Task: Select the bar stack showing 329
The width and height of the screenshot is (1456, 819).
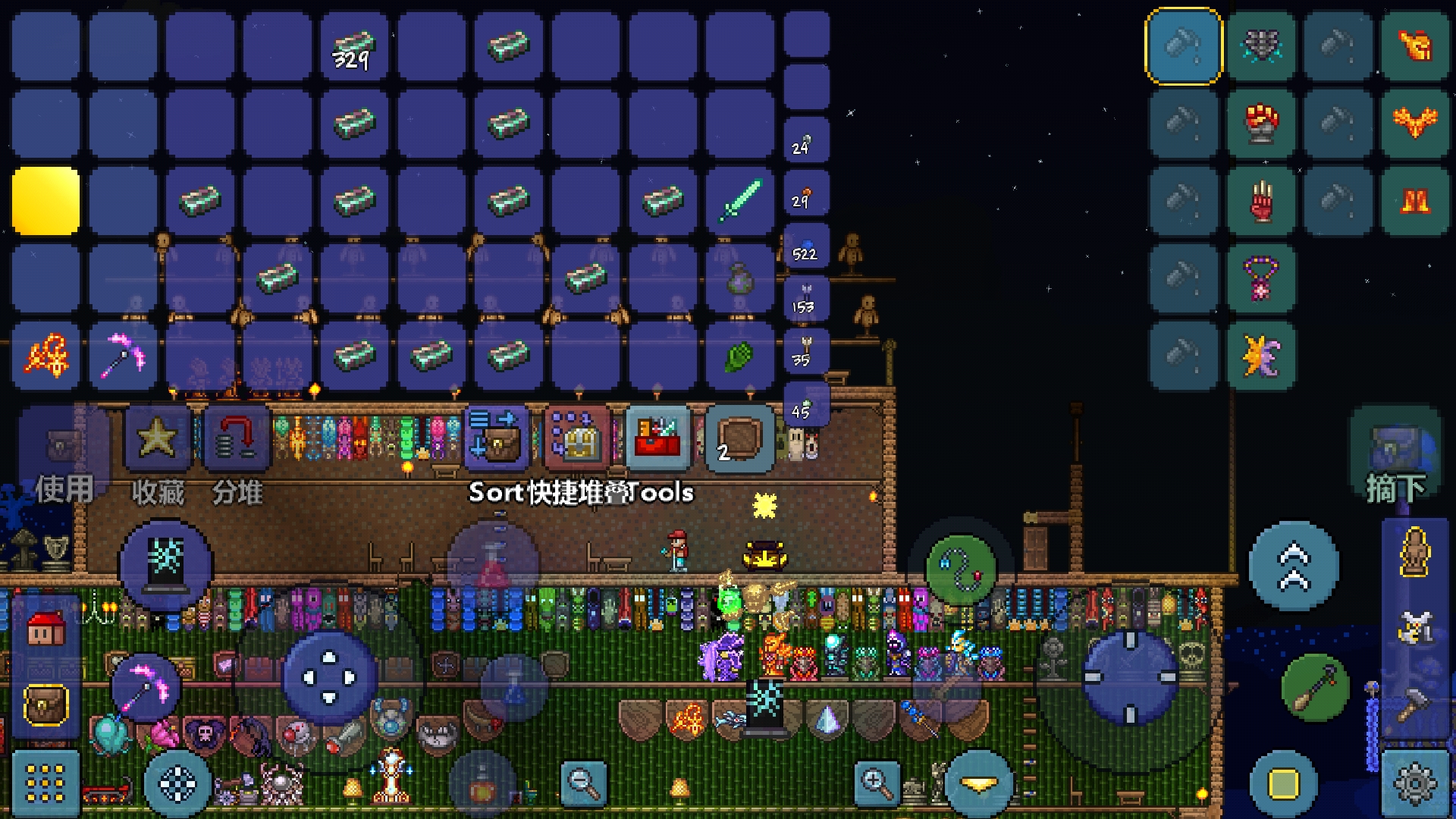Action: coord(354,47)
